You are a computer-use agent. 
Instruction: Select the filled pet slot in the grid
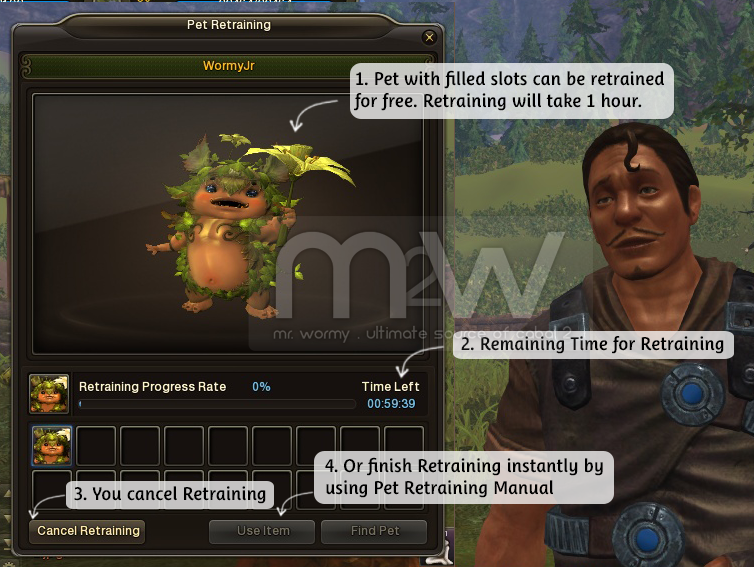coord(52,445)
